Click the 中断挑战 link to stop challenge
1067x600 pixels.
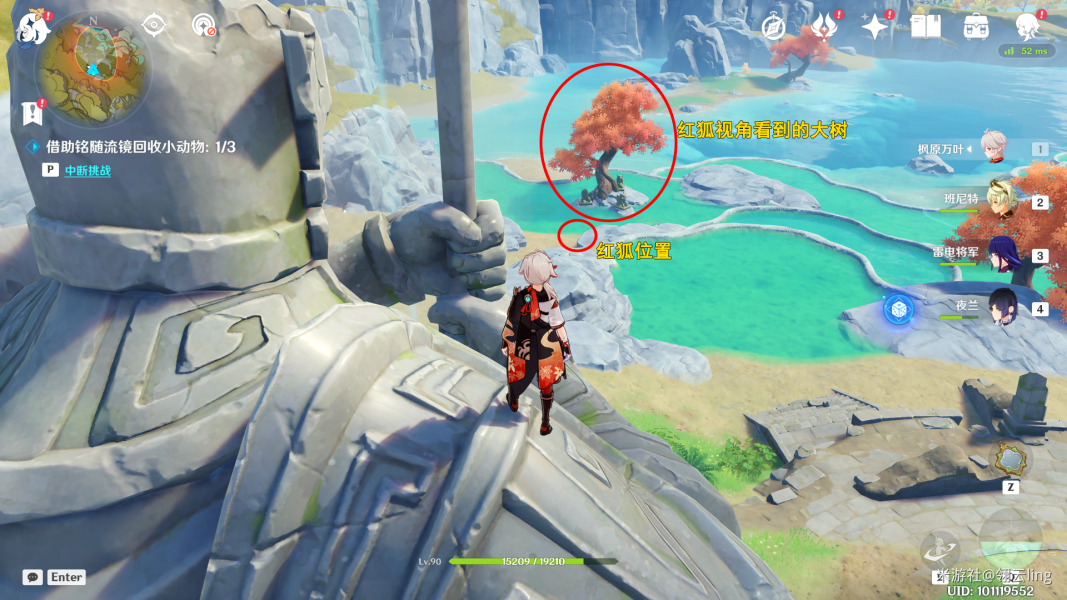87,171
